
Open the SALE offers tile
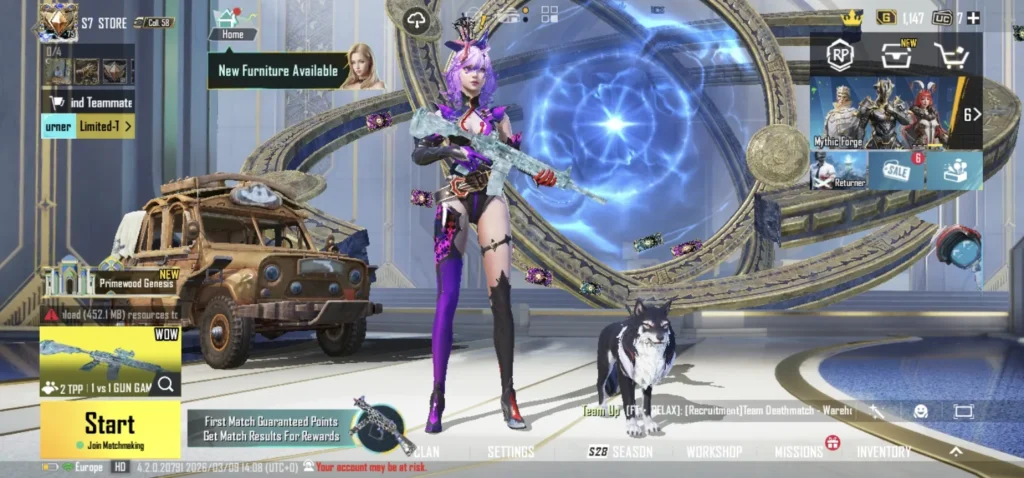(896, 170)
